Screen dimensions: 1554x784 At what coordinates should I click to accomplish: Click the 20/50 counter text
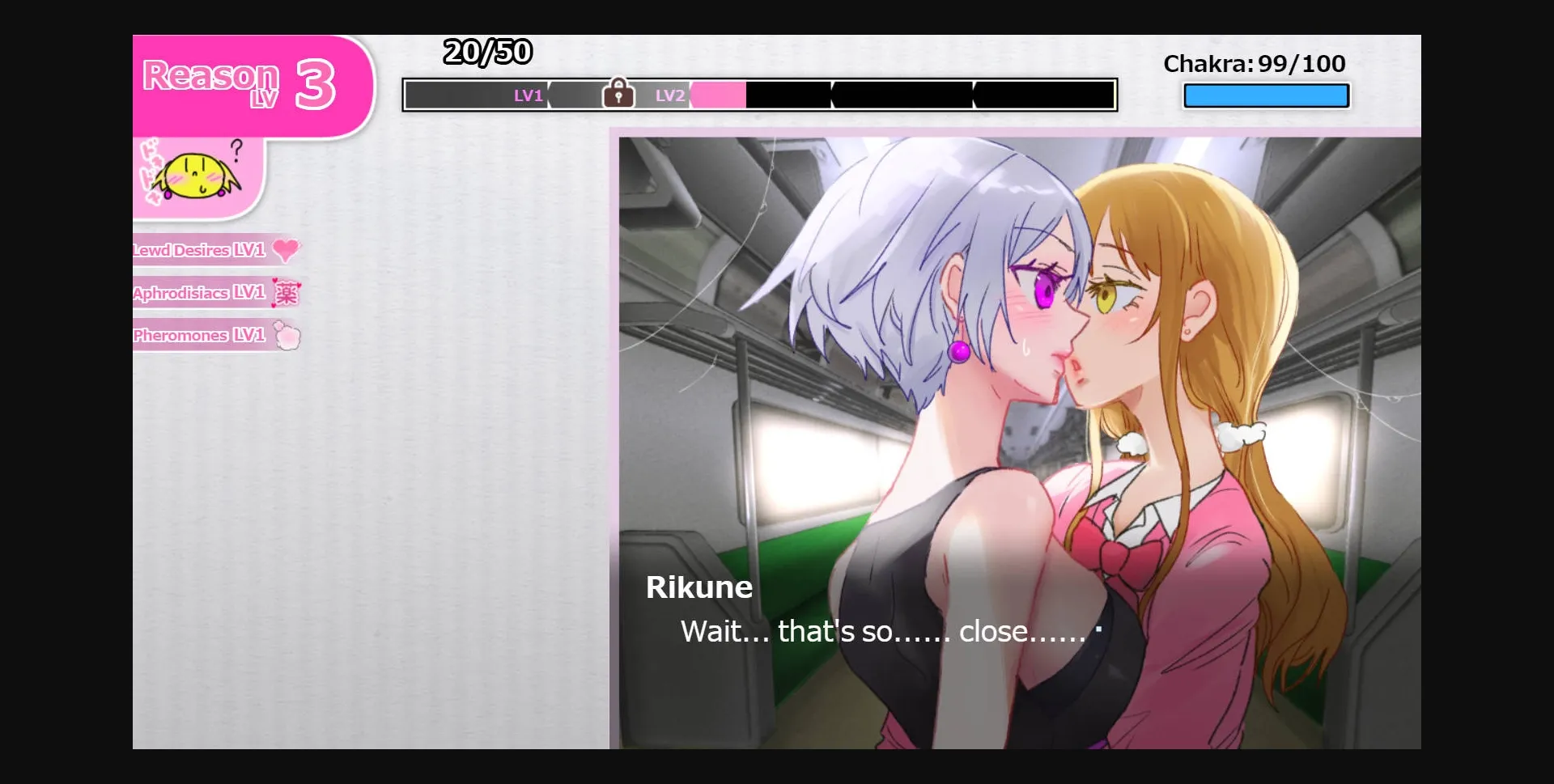[x=487, y=52]
